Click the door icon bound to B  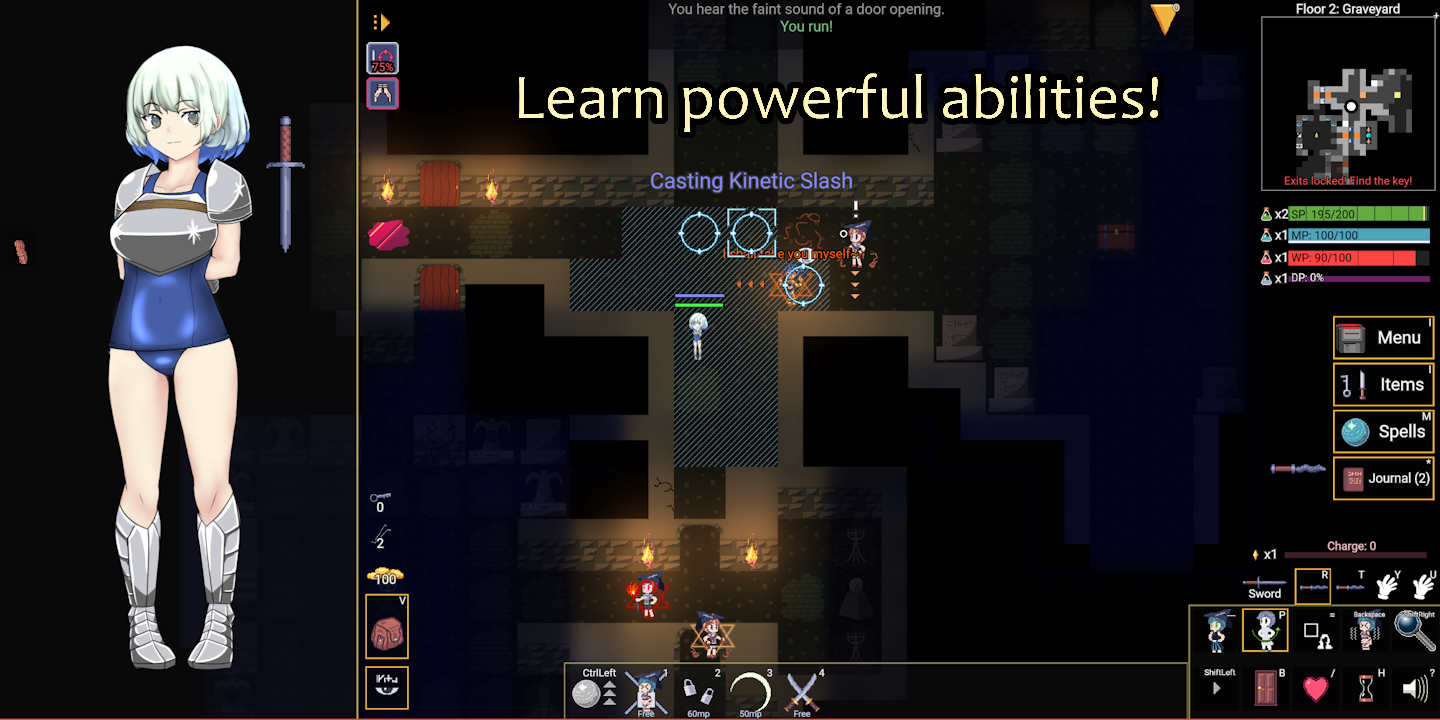click(1265, 688)
